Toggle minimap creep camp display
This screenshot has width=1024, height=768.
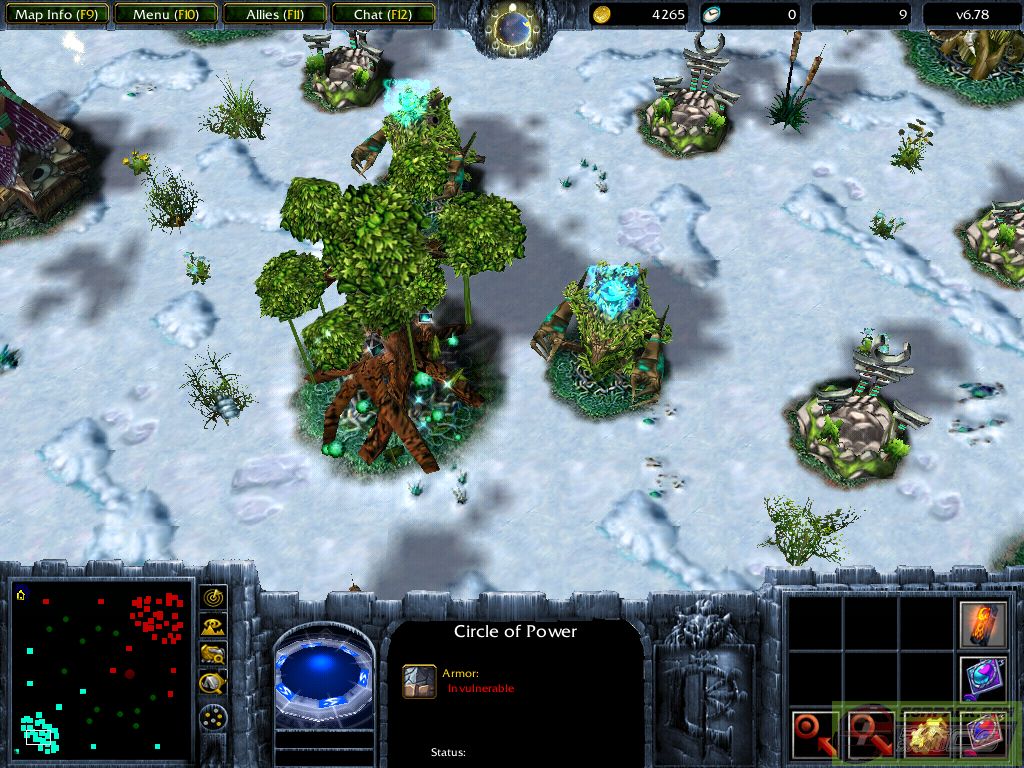pos(213,683)
